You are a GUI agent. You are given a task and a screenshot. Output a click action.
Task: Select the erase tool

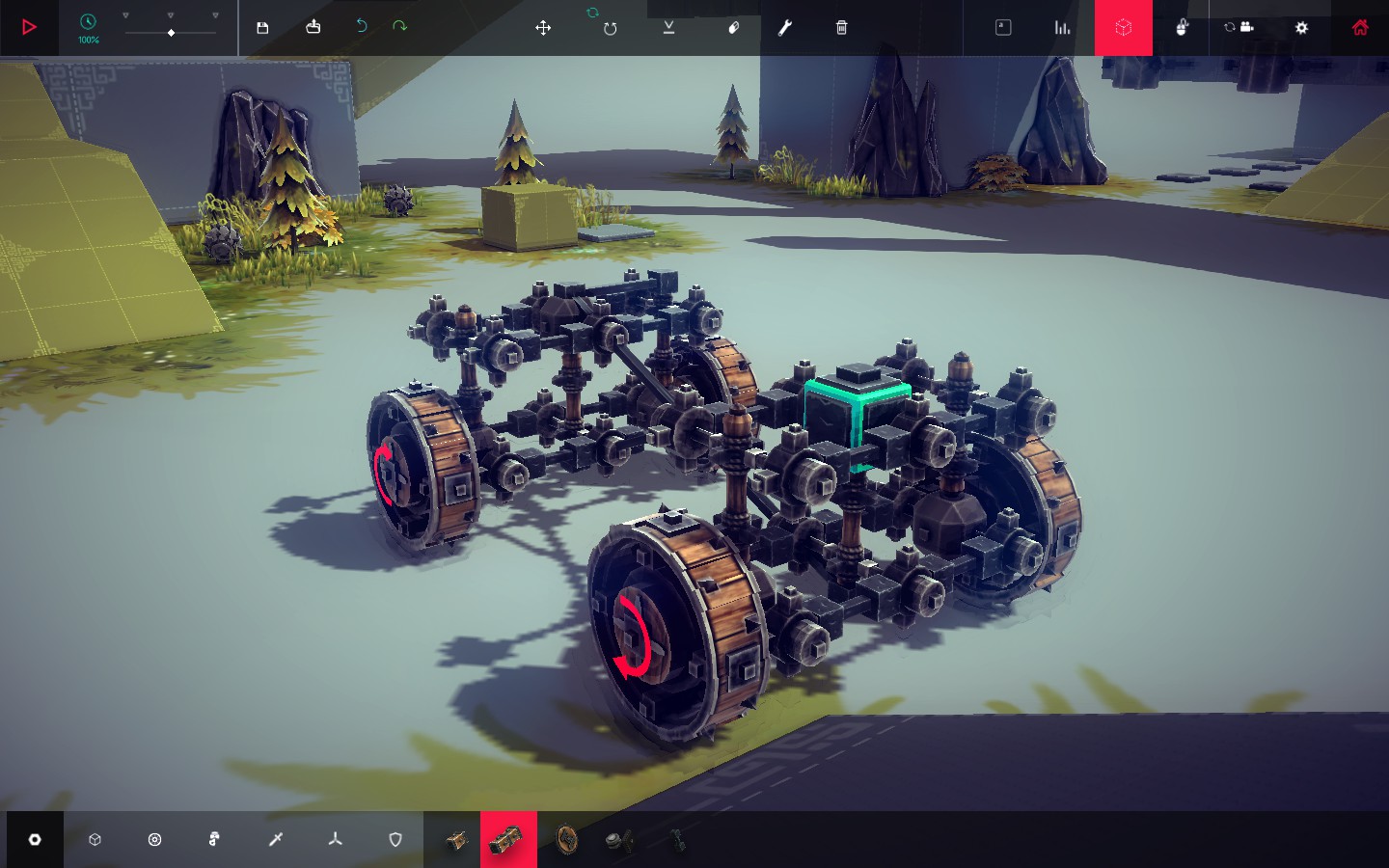734,29
